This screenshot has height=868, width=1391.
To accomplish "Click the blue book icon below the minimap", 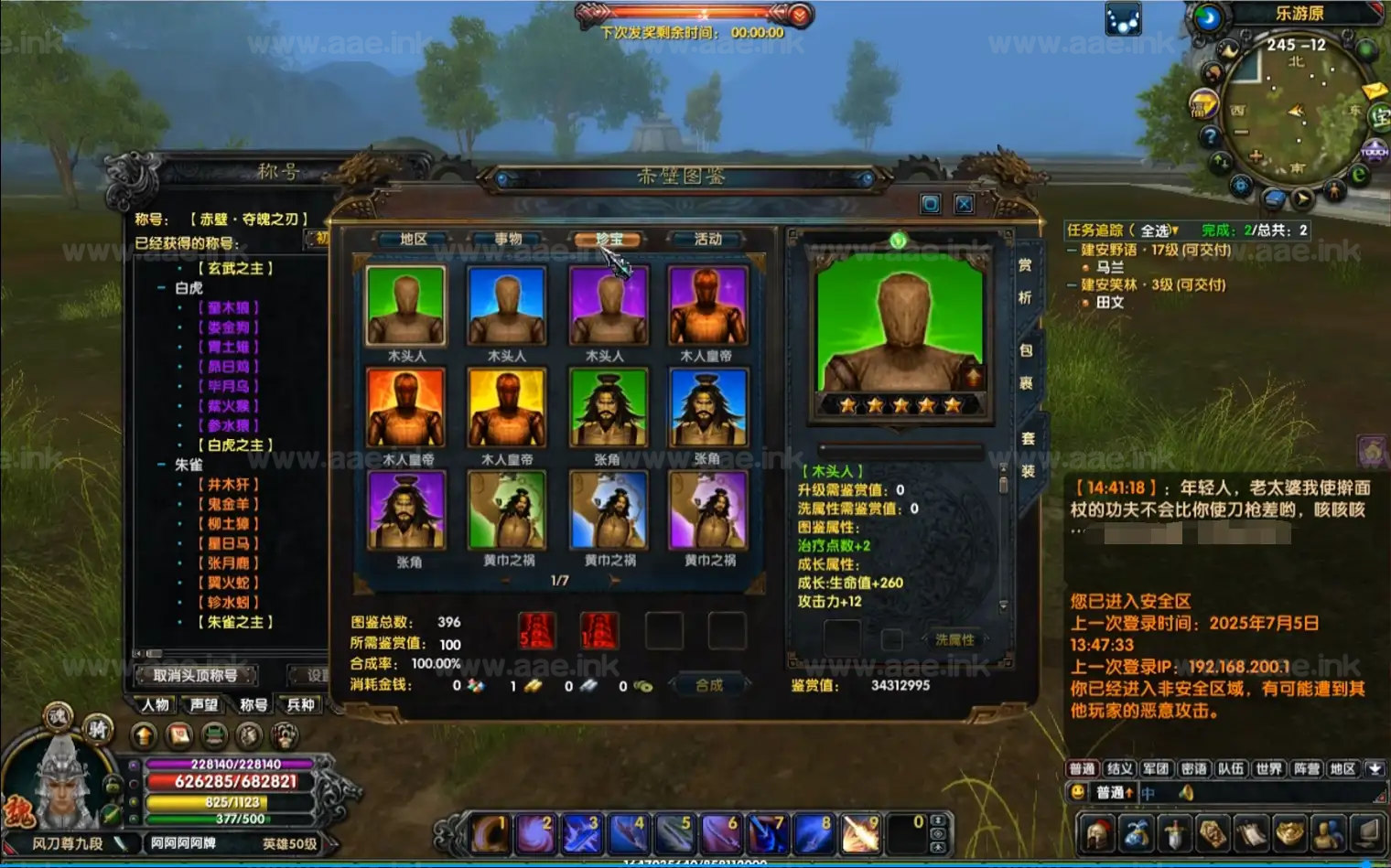I will [x=1274, y=197].
